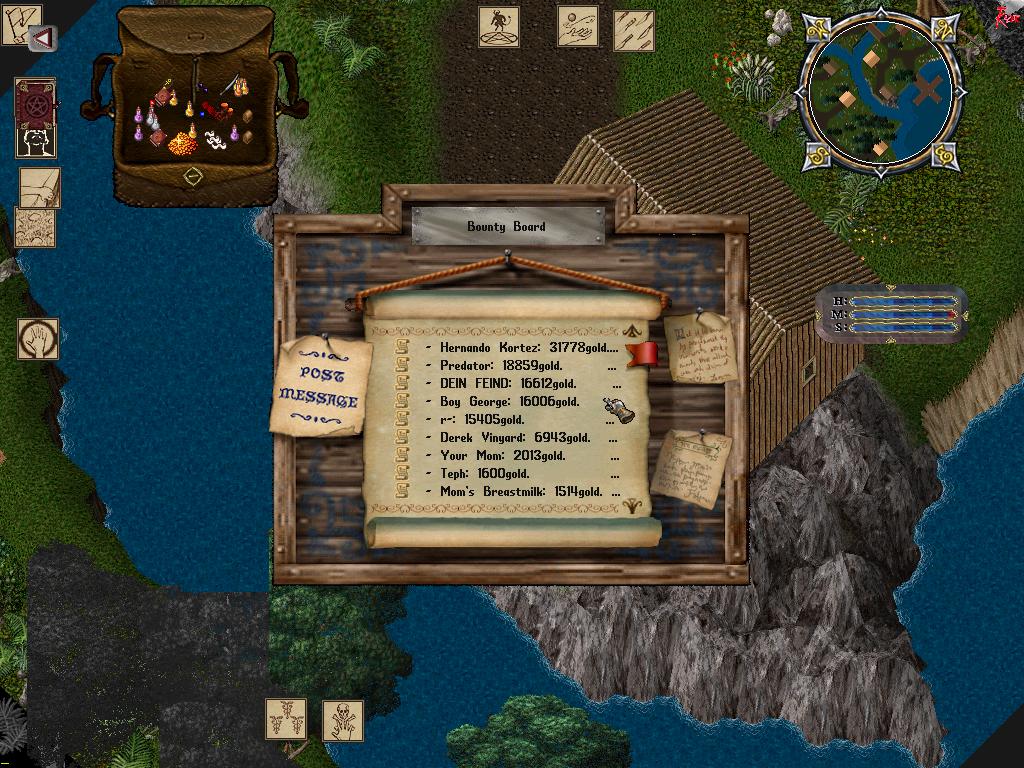This screenshot has width=1024, height=768.
Task: Click the Razor logo overlay
Action: [1005, 17]
